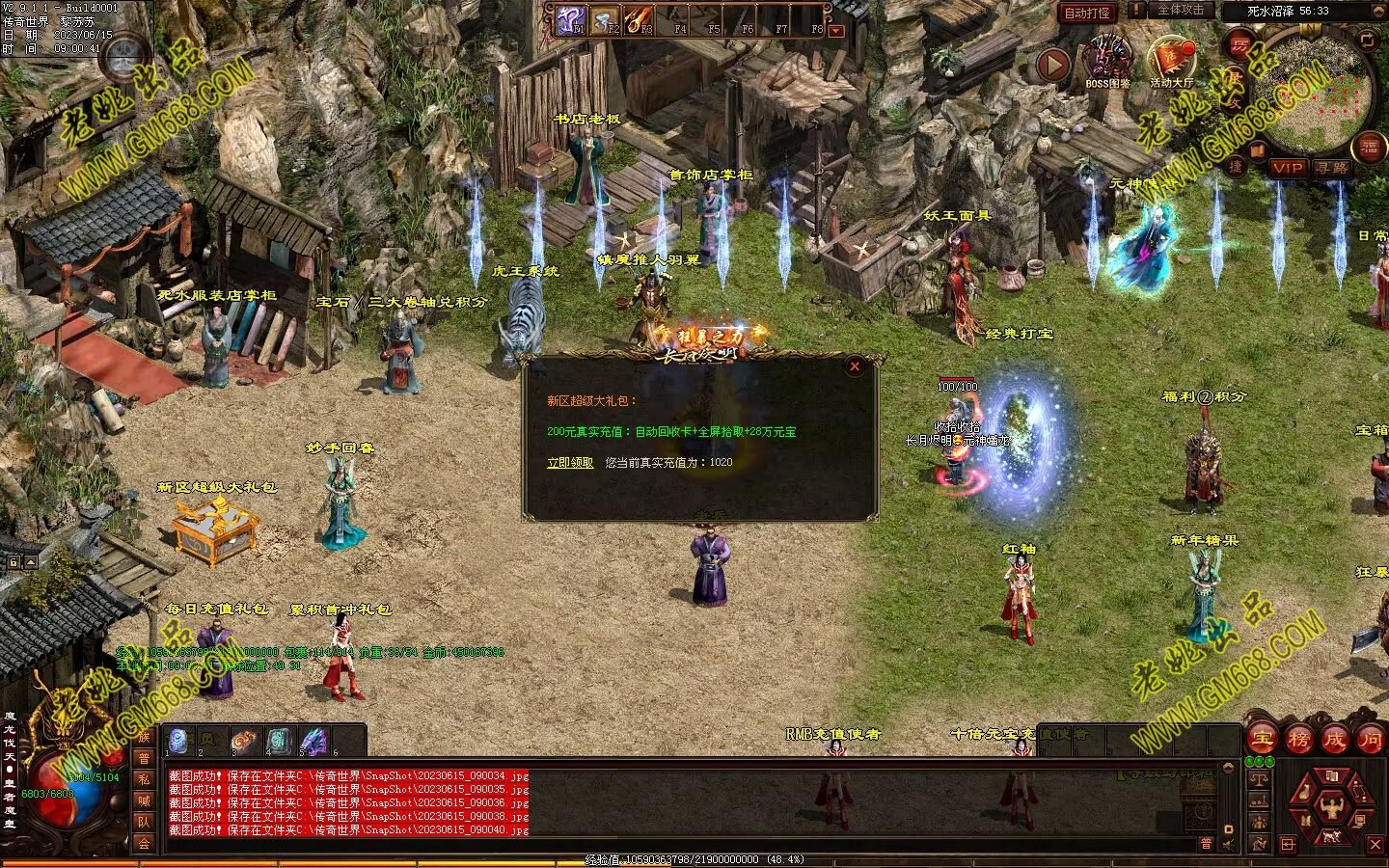
Task: Open the 宝 treasure round button
Action: [1262, 740]
